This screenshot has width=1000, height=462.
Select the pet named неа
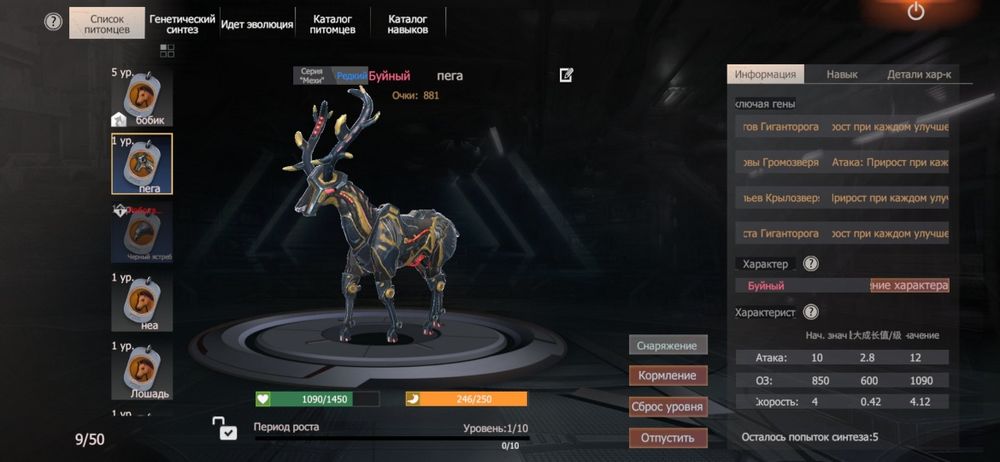[x=142, y=302]
